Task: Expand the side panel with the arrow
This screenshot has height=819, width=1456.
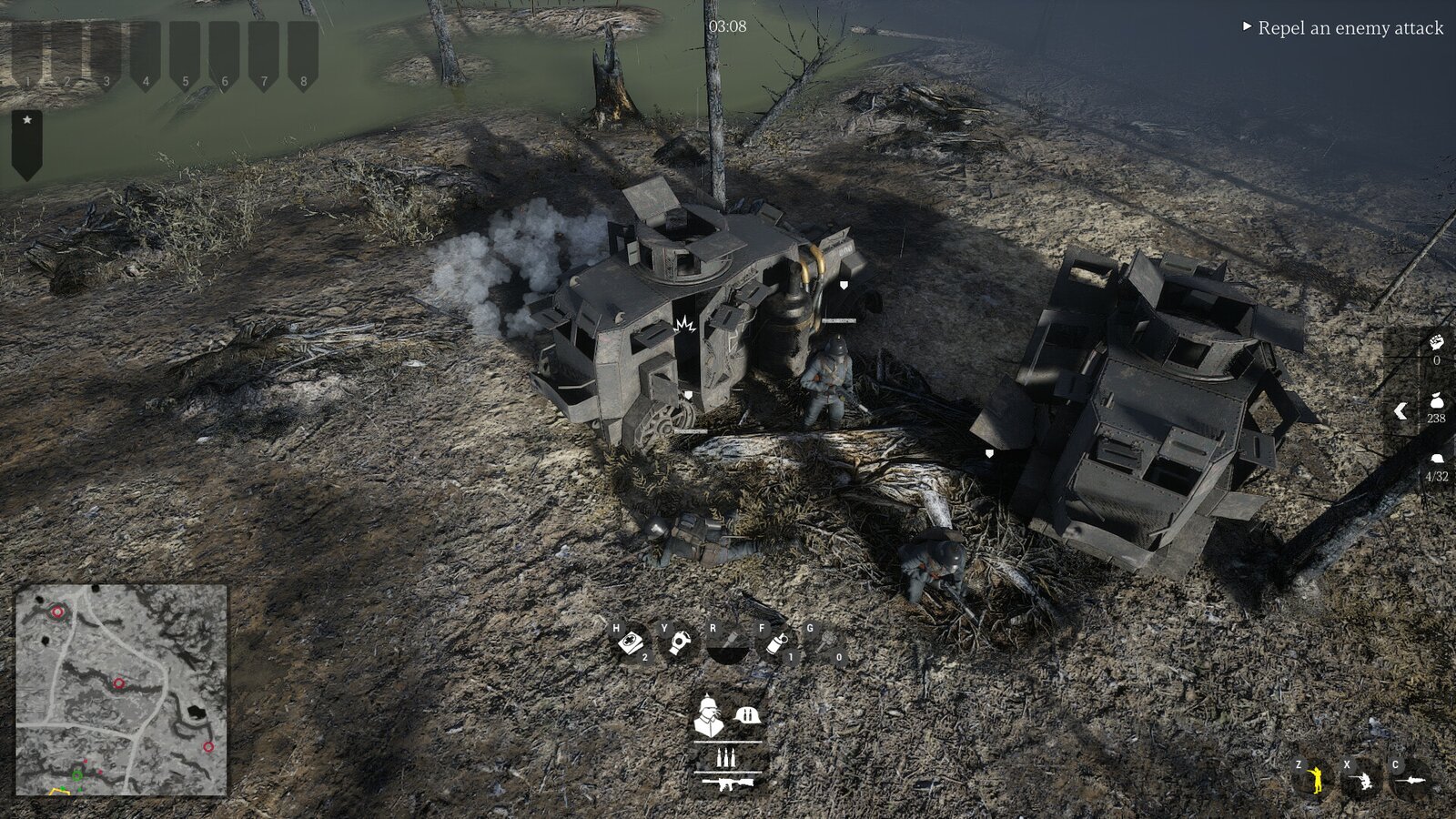Action: [1401, 411]
